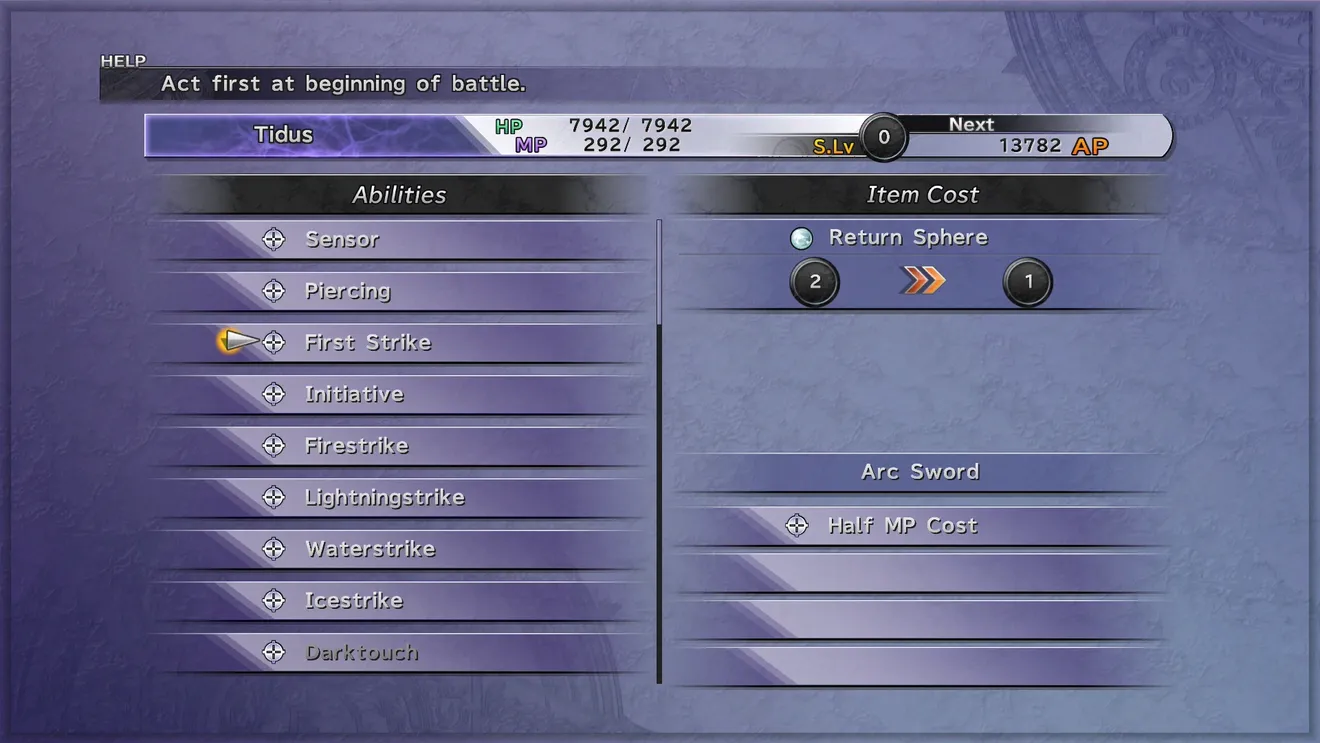
Task: Choose the Firestrike ability
Action: 356,446
